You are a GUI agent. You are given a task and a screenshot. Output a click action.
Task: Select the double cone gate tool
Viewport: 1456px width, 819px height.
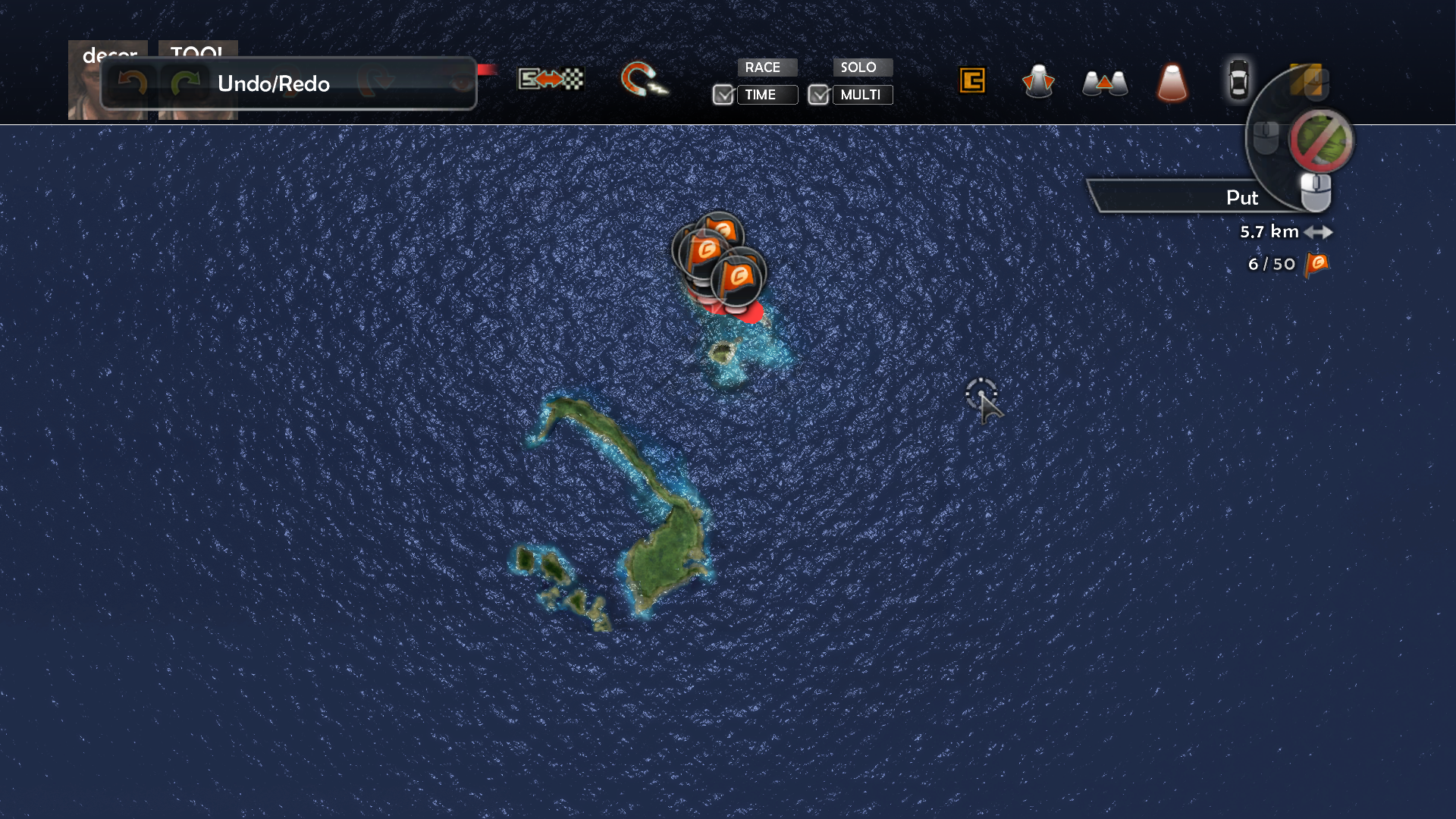click(x=1105, y=82)
